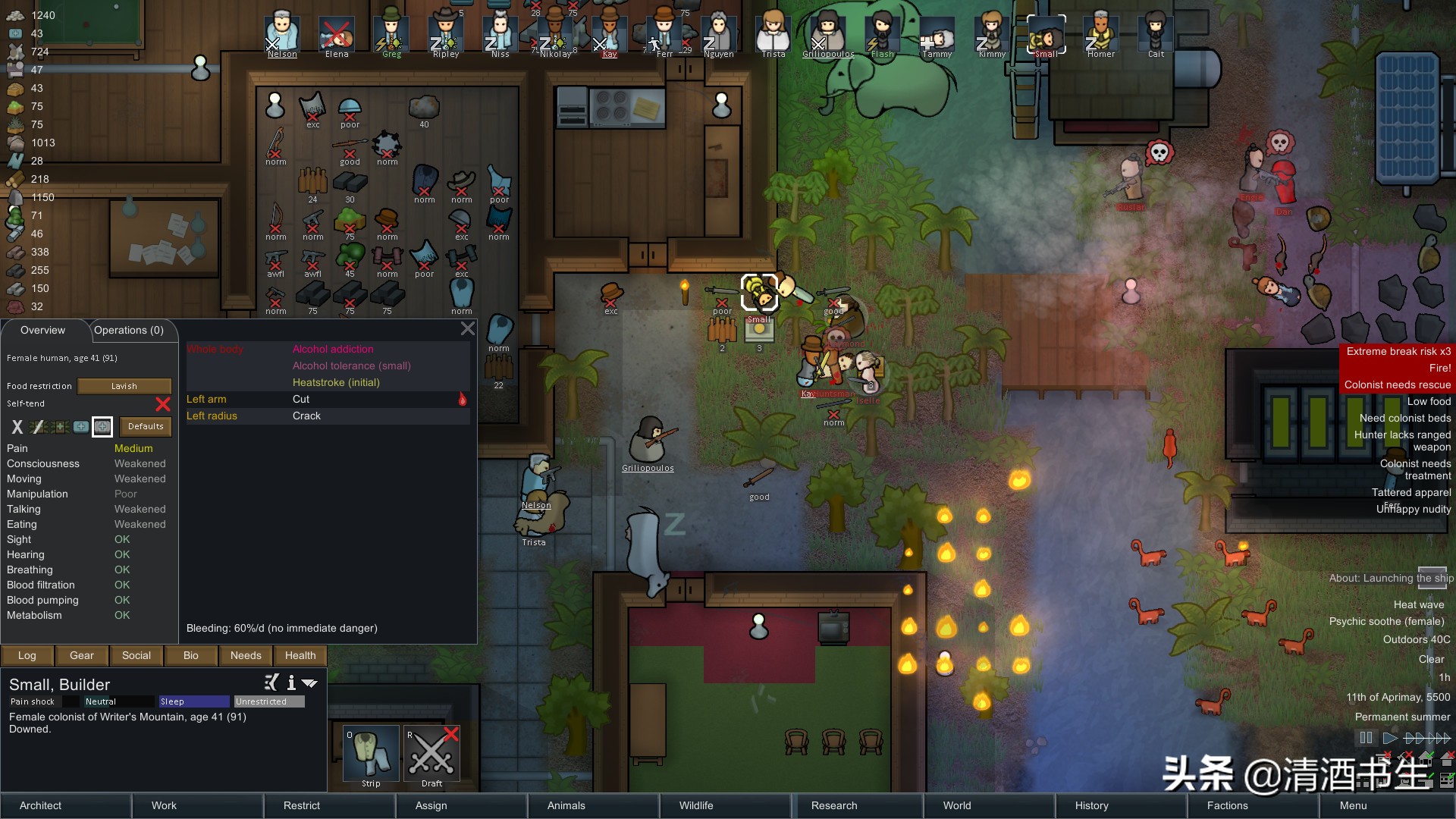Close the health panel
This screenshot has width=1456, height=819.
(468, 328)
